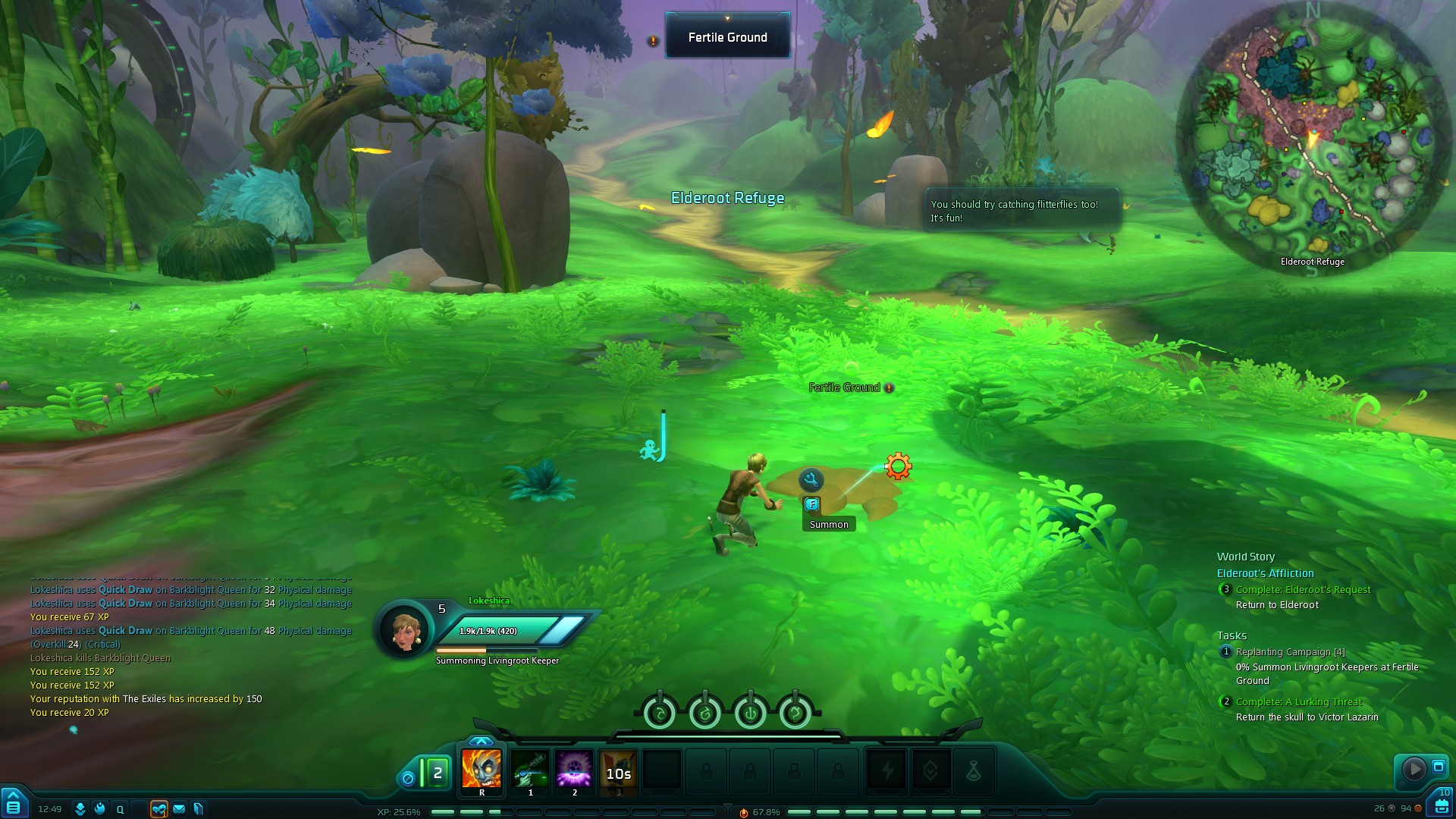Viewport: 1456px width, 819px height.
Task: Open the main menu list button
Action: click(13, 805)
